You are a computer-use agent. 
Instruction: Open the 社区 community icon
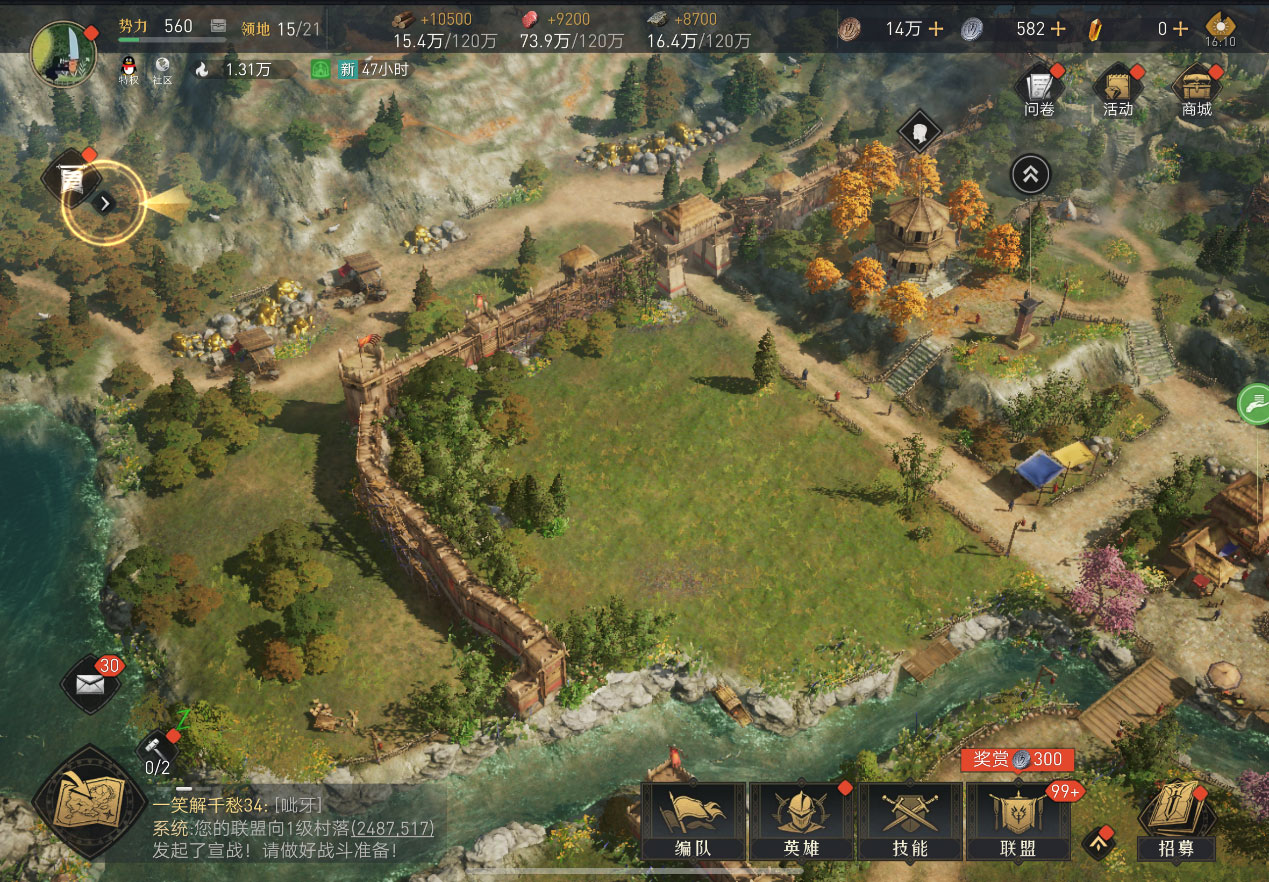[162, 69]
